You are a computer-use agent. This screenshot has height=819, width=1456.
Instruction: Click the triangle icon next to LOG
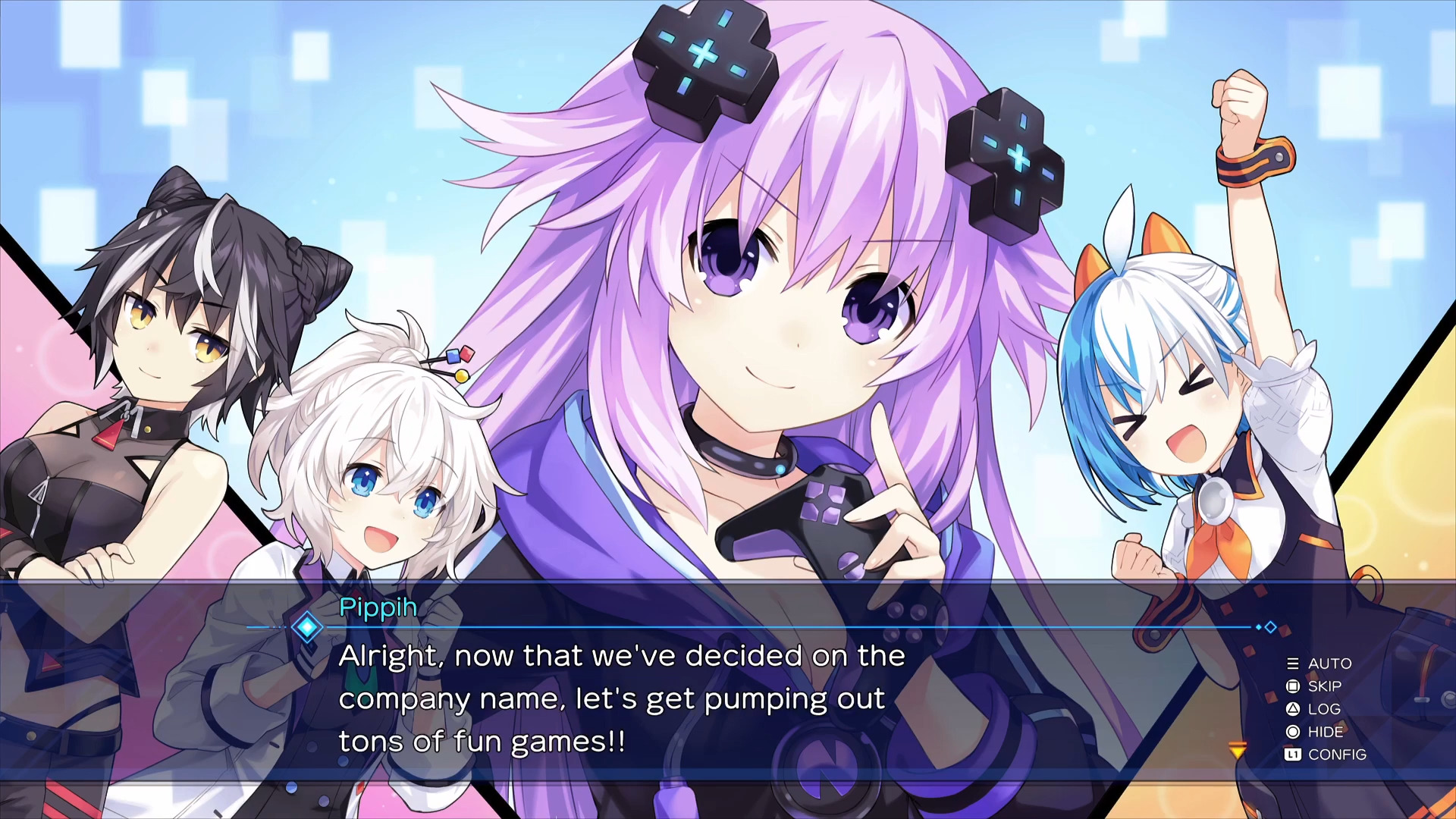tap(1293, 709)
